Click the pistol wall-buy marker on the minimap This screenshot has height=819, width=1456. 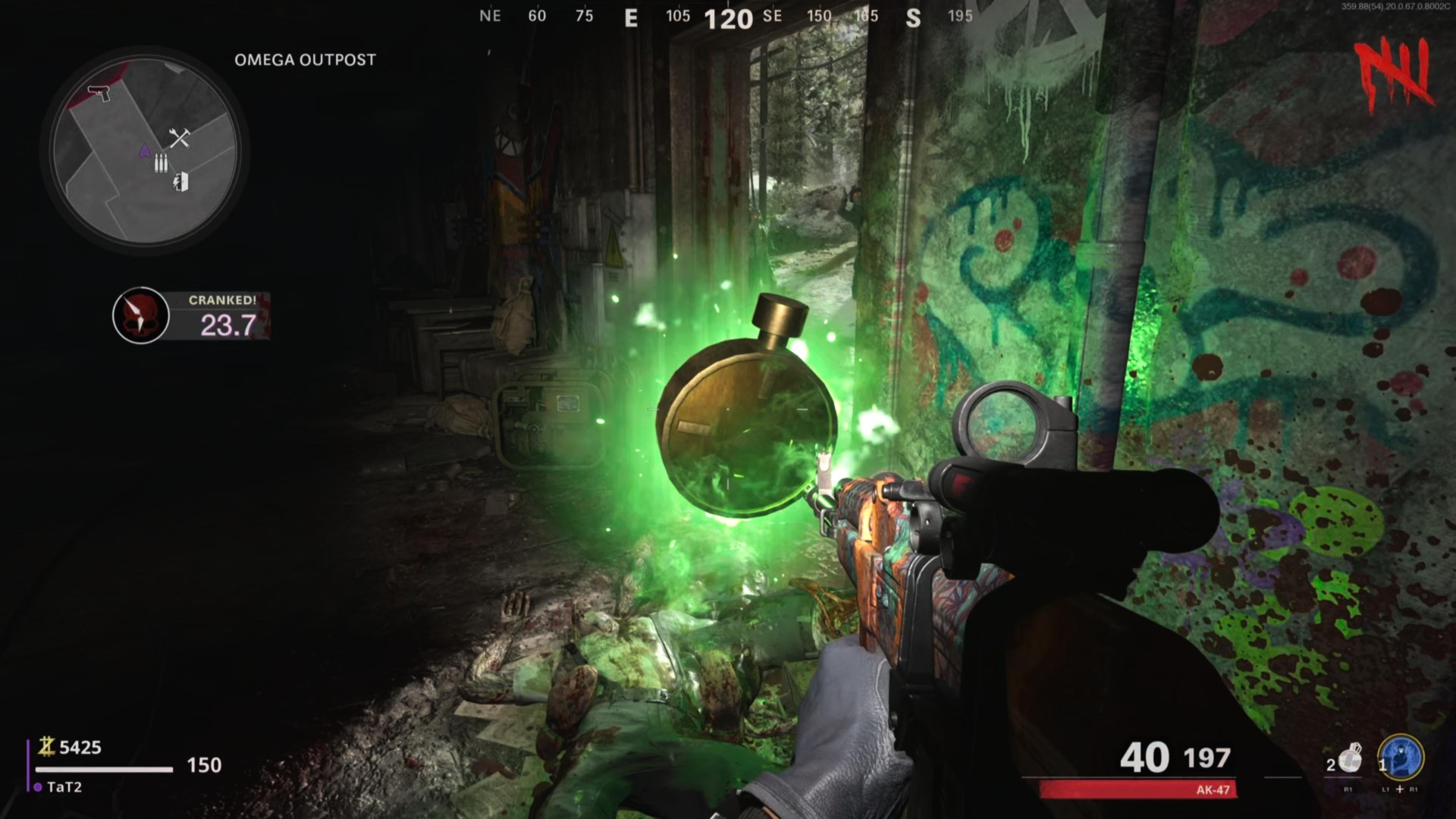pyautogui.click(x=99, y=93)
